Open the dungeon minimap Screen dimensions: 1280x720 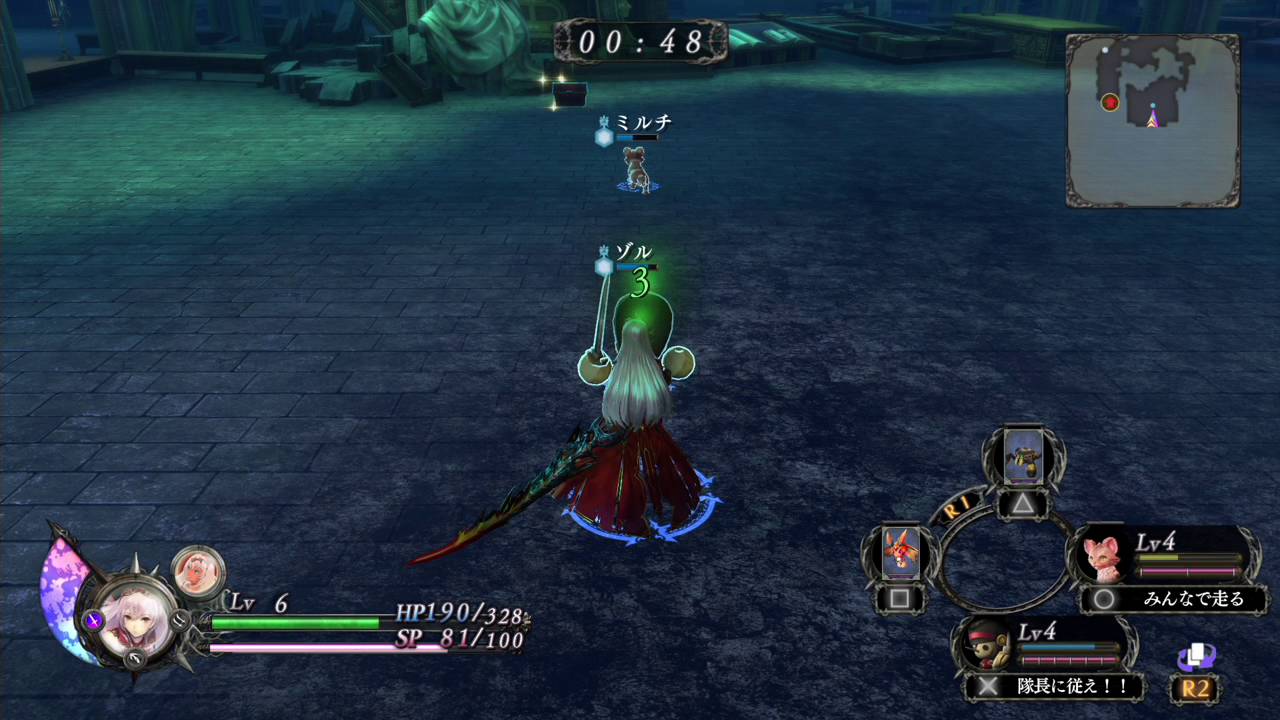point(1152,120)
